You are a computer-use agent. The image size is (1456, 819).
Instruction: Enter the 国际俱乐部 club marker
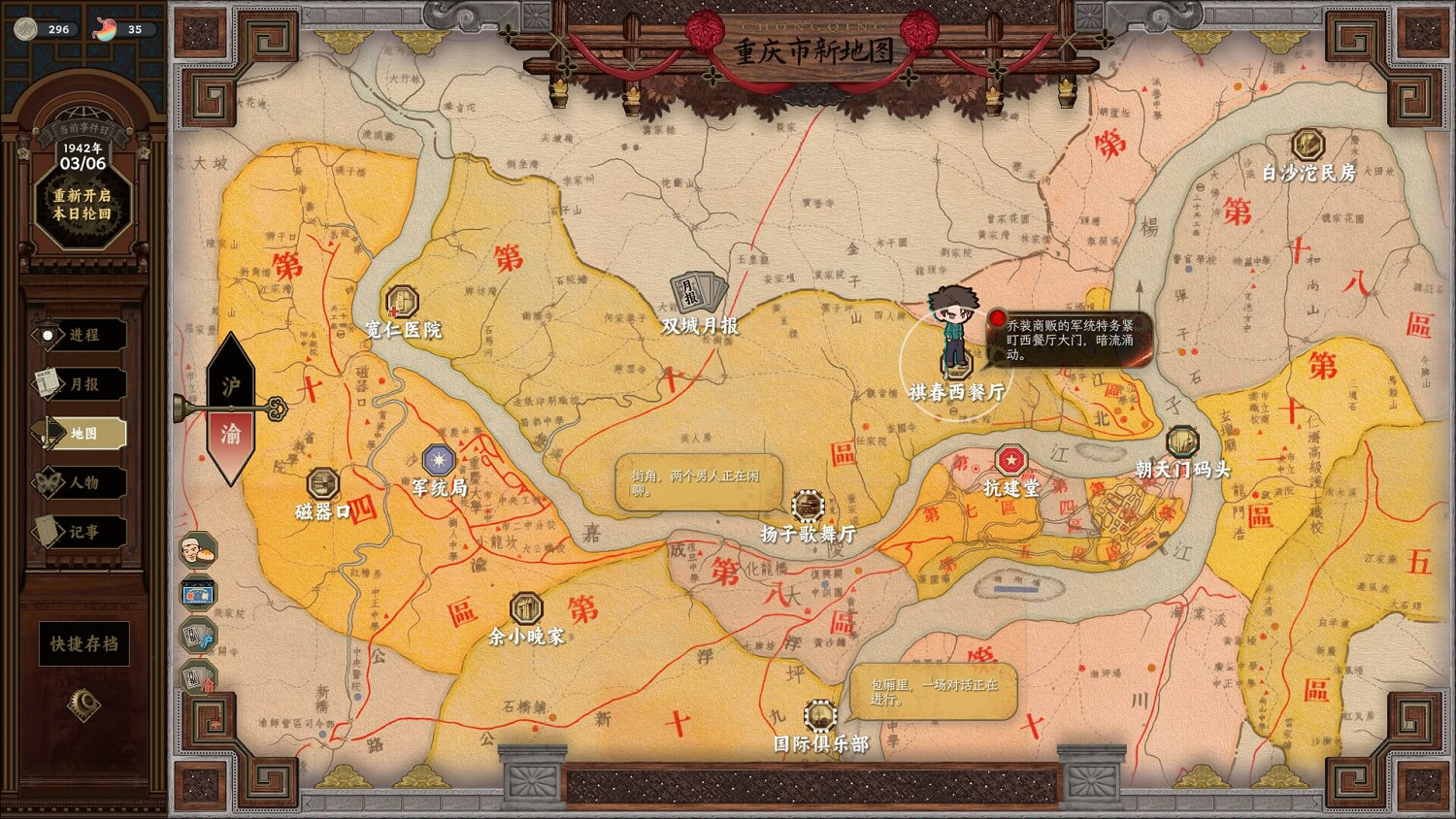(818, 716)
